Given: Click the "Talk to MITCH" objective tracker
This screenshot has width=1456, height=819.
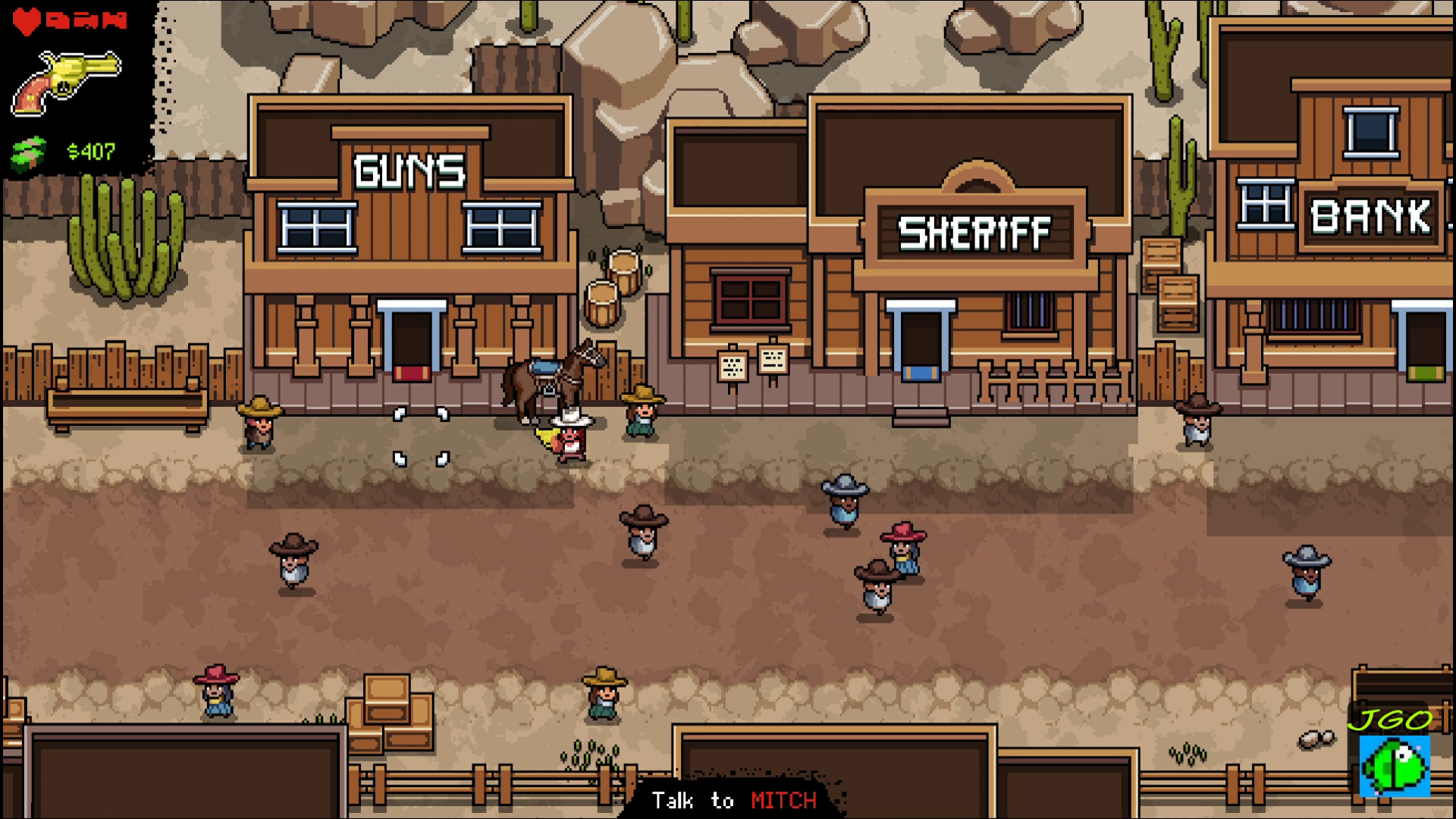Looking at the screenshot, I should [733, 800].
